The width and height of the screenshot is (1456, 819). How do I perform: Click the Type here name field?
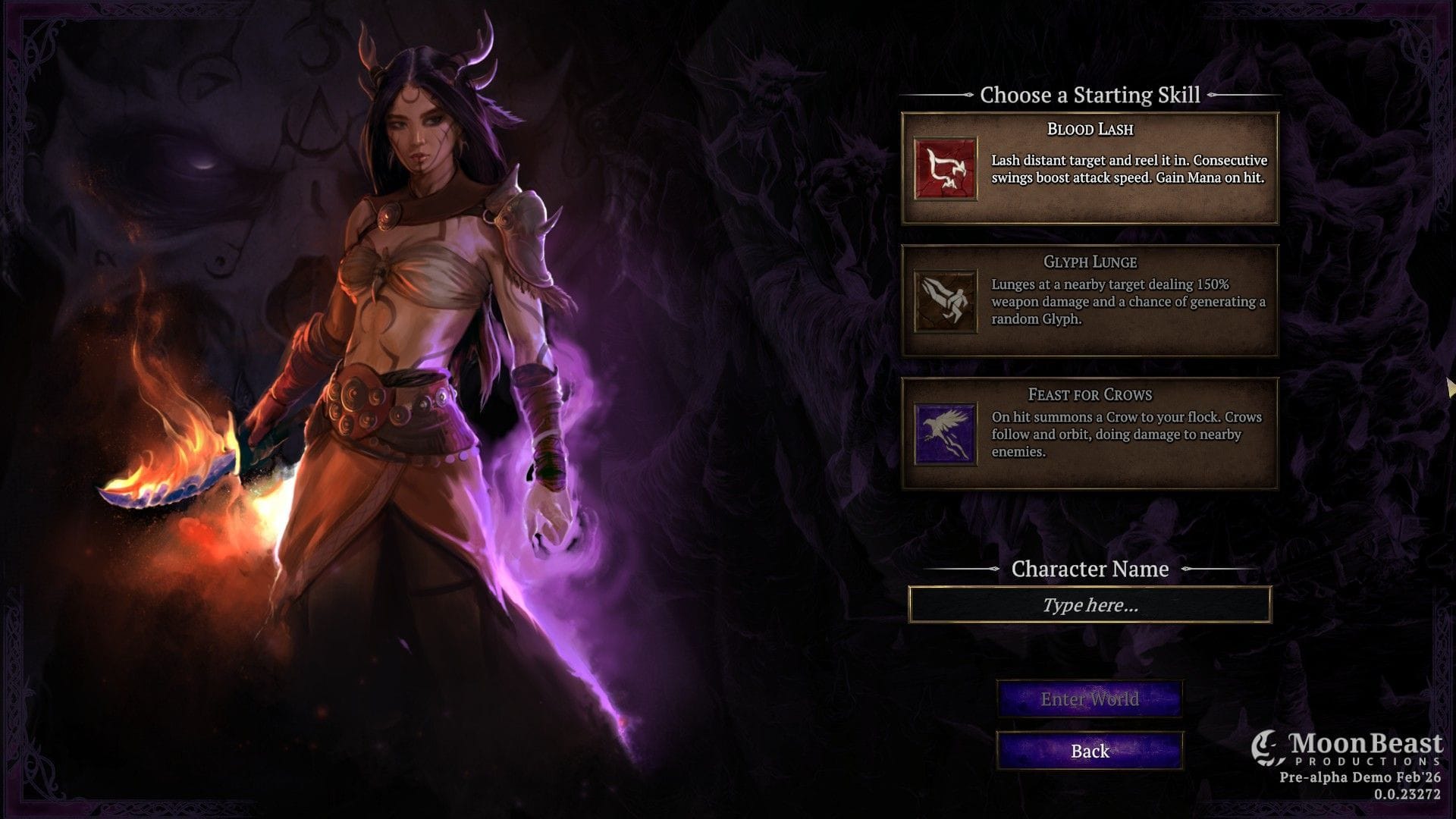[1090, 605]
